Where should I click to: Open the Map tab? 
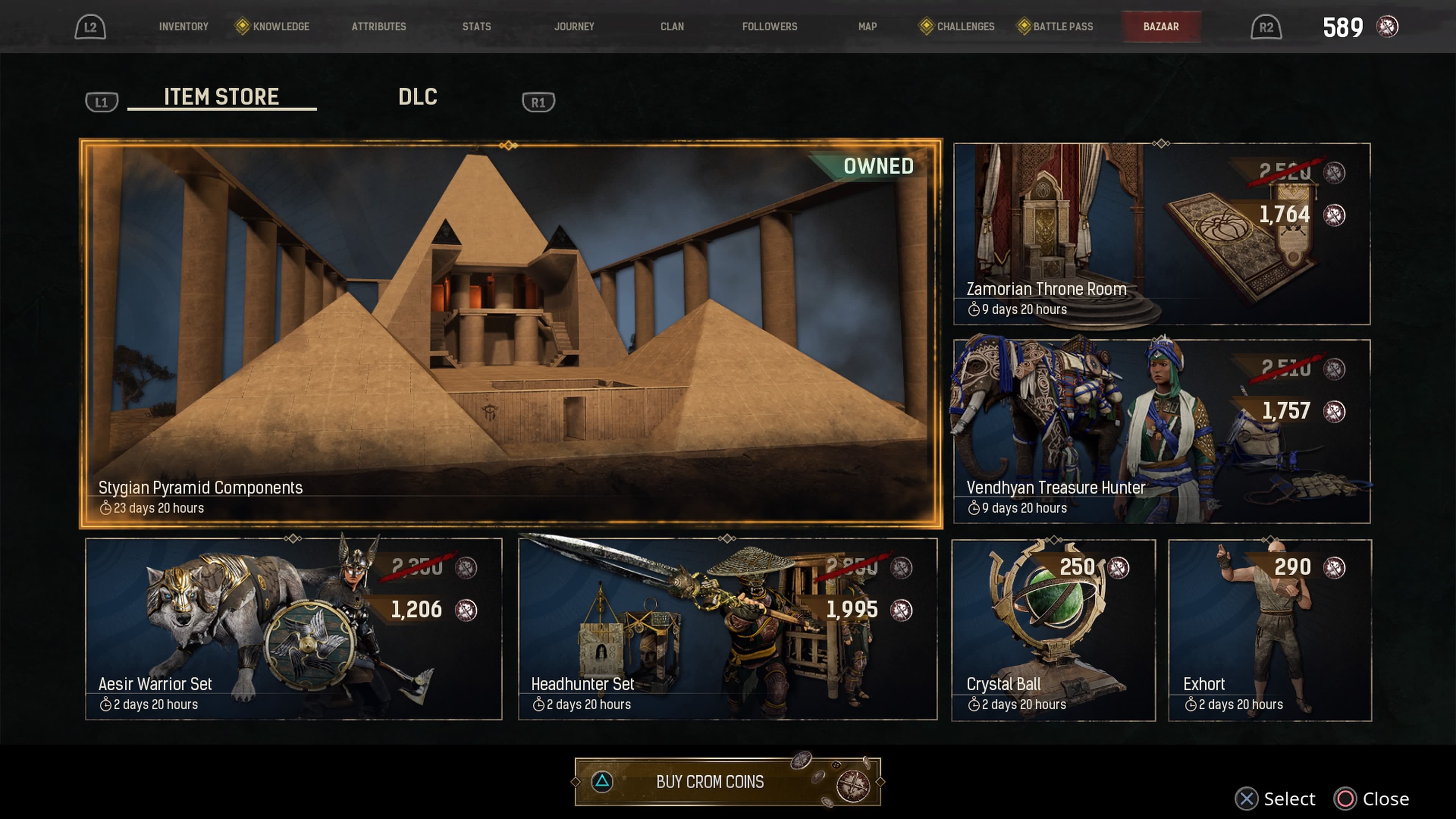867,27
